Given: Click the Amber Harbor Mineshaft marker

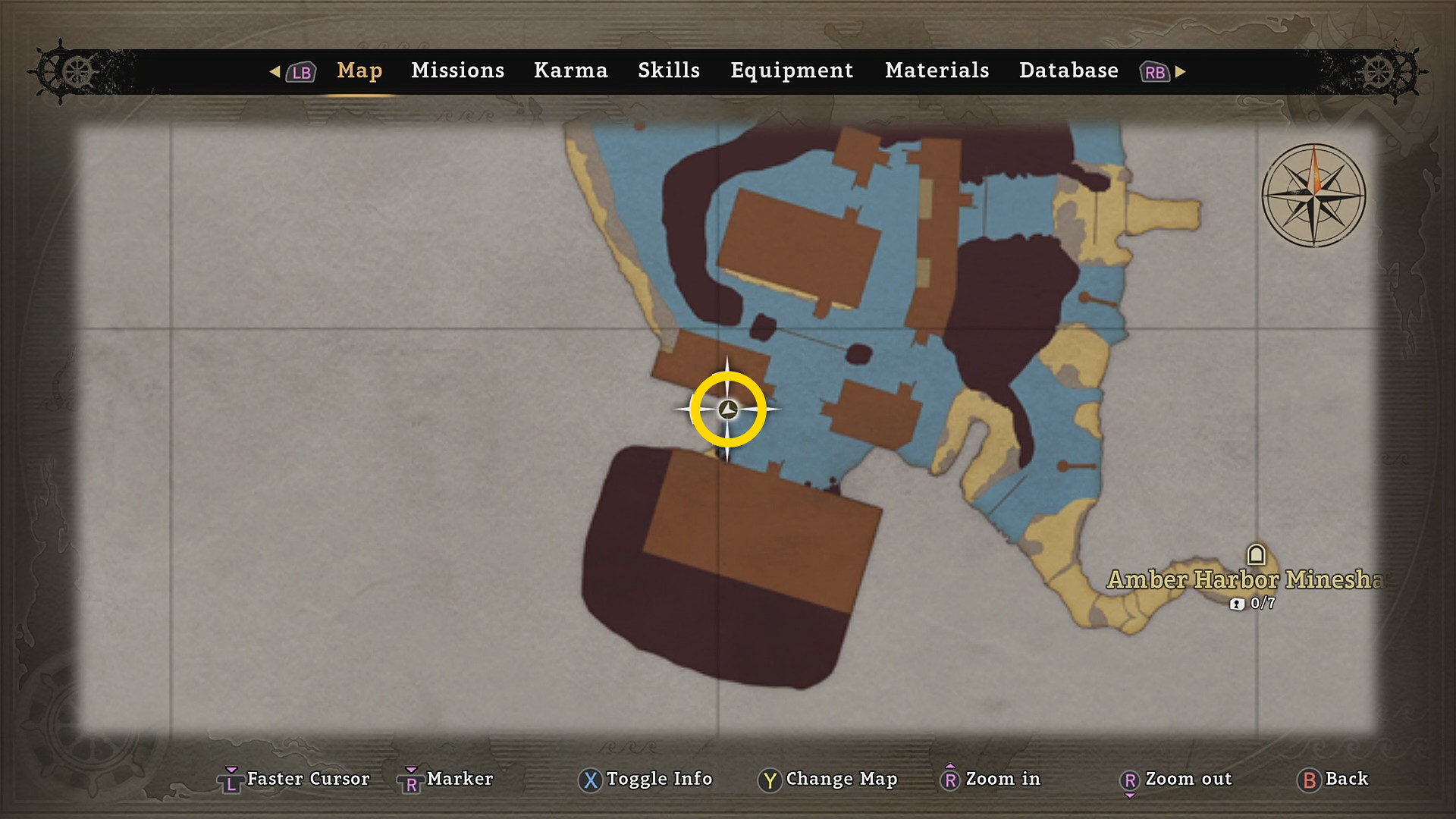Looking at the screenshot, I should pos(1257,555).
